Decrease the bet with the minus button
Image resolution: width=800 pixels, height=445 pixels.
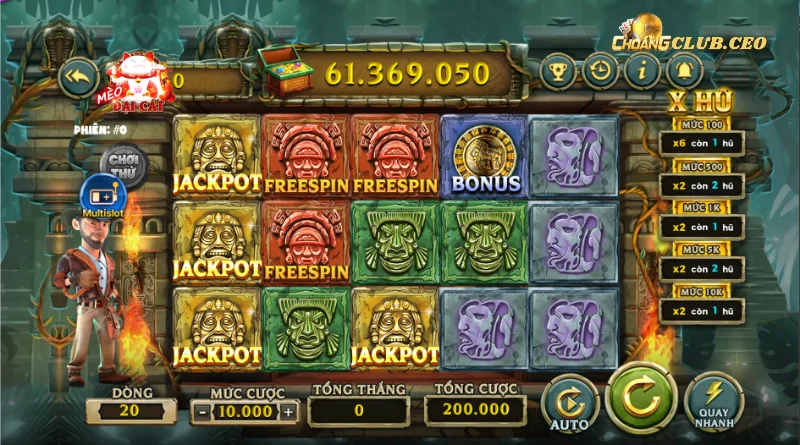[x=202, y=410]
